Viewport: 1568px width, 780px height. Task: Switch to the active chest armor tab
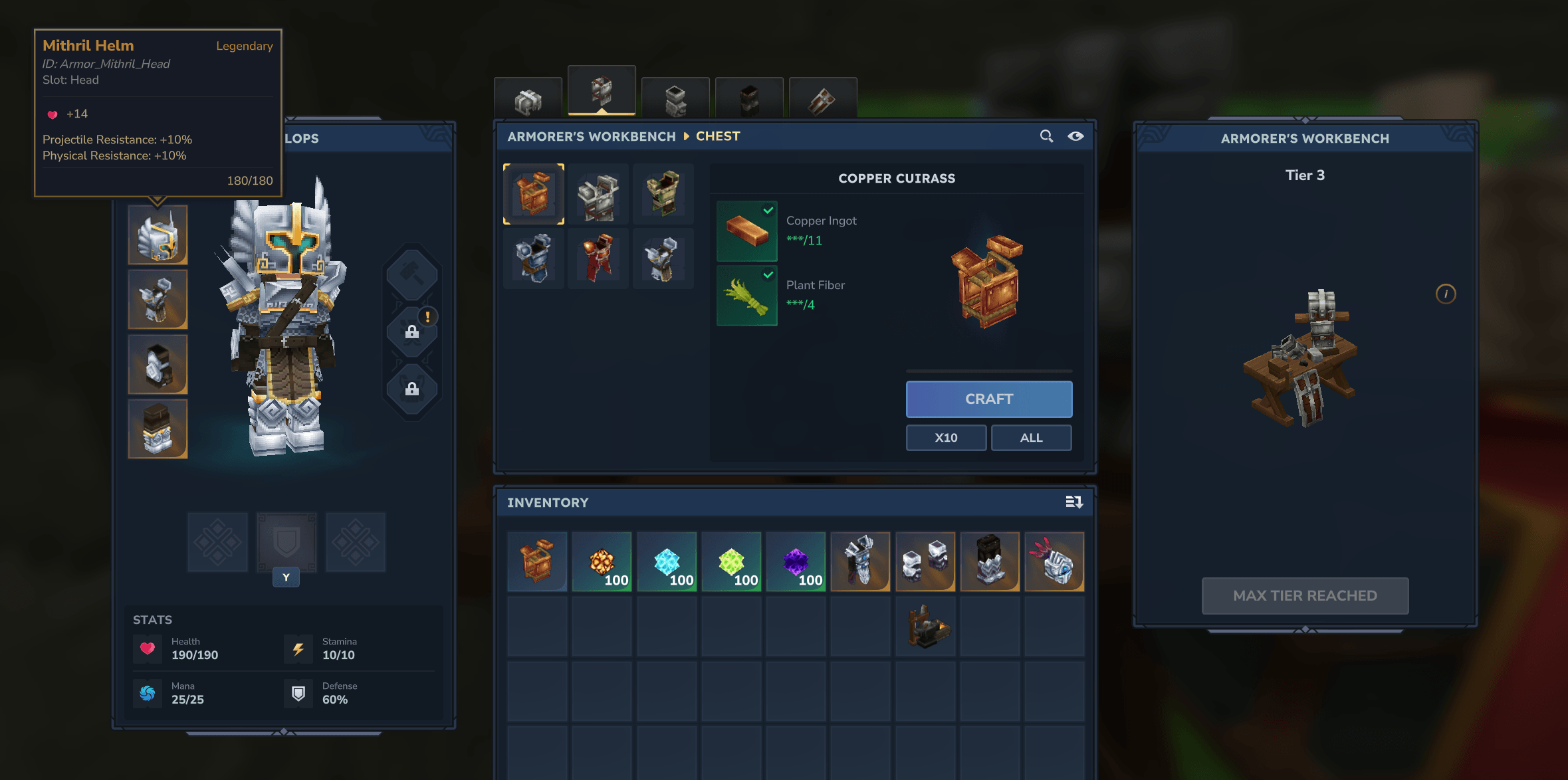point(602,92)
